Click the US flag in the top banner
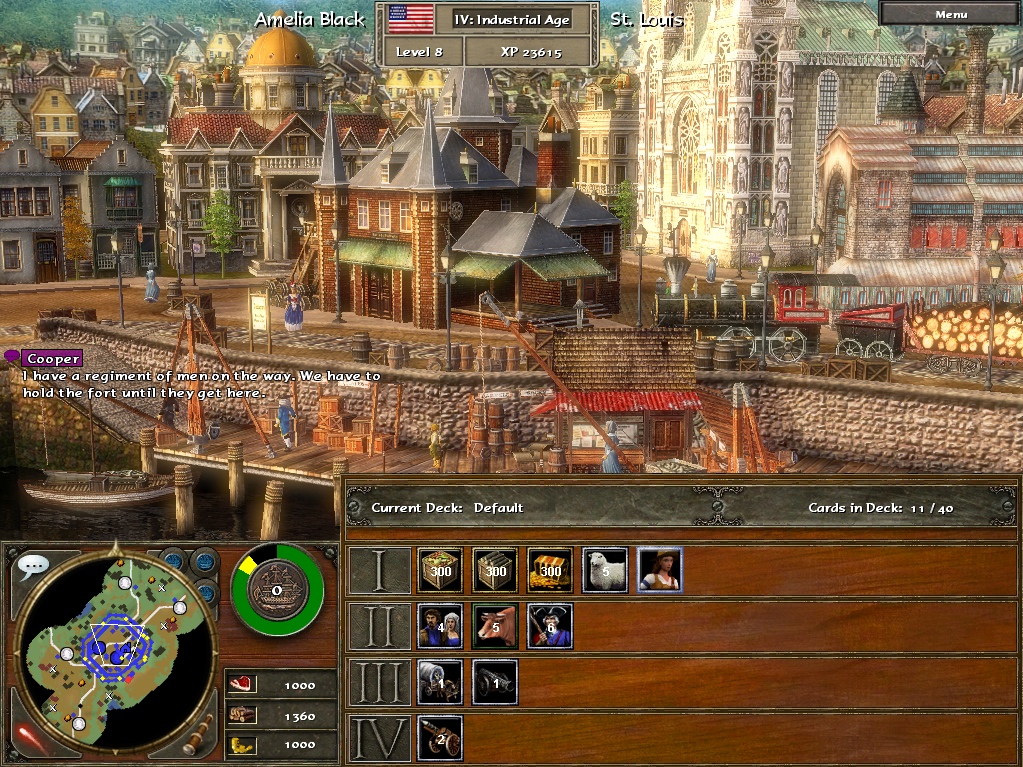 pos(410,18)
